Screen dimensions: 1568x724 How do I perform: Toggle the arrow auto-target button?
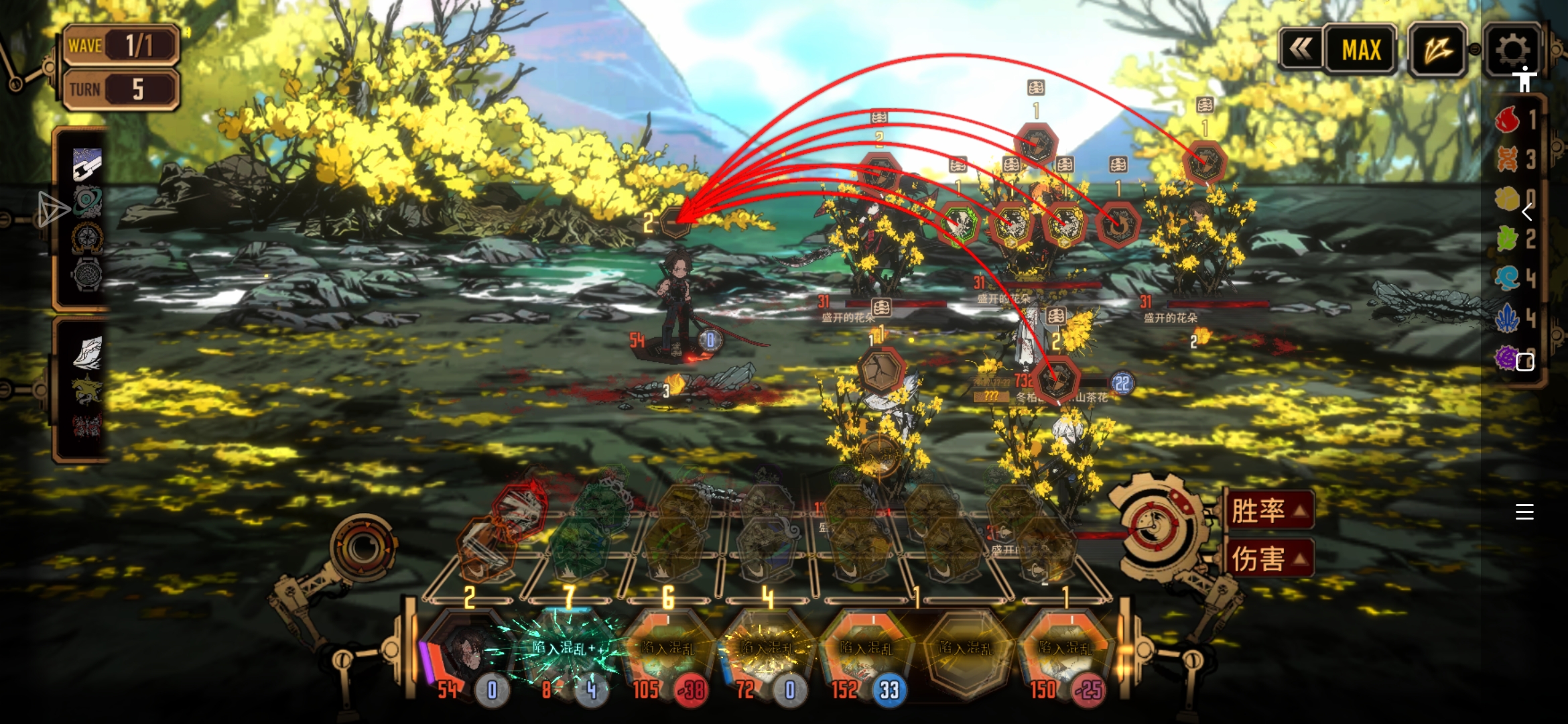pyautogui.click(x=1437, y=49)
